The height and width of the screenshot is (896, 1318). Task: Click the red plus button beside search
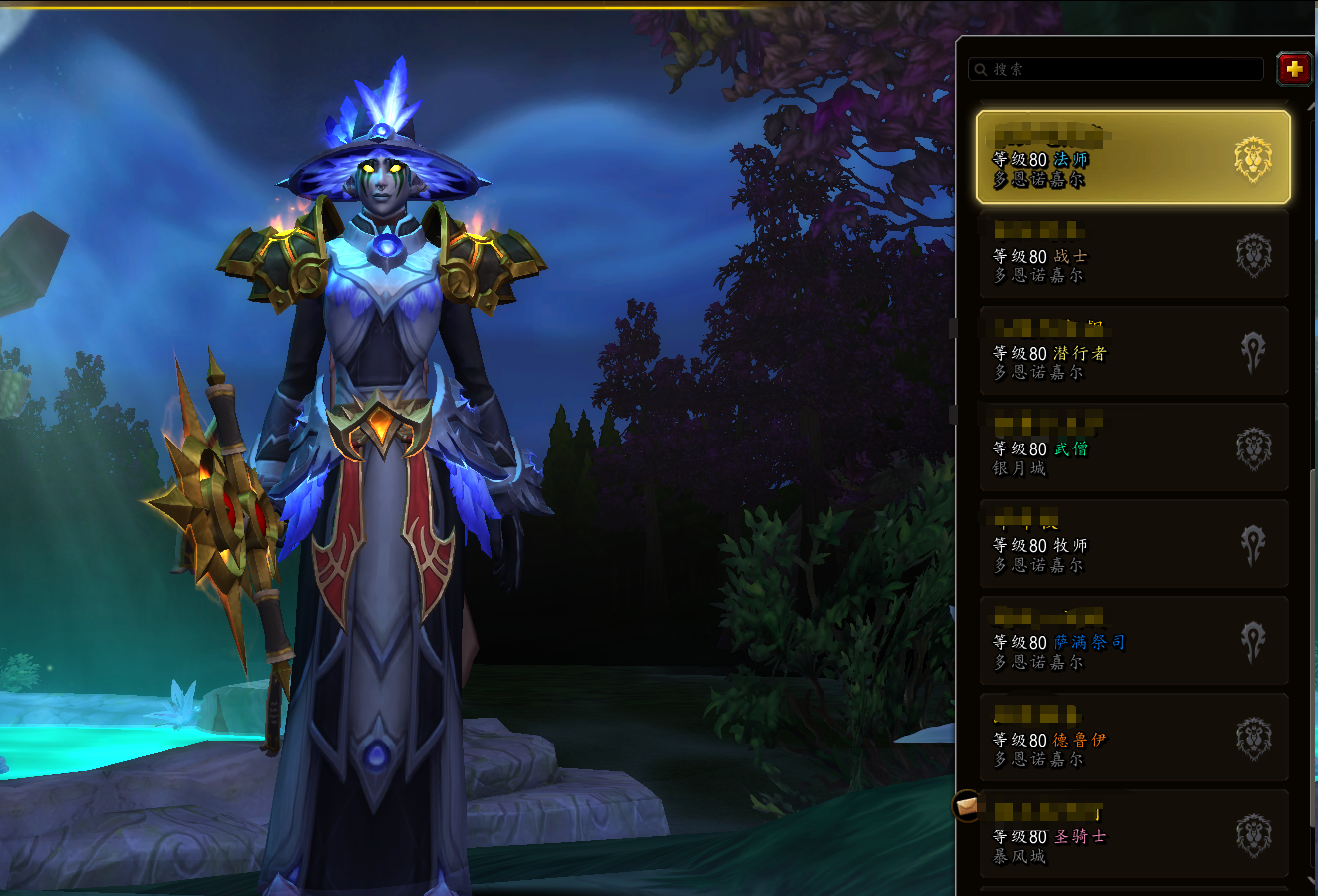[1294, 69]
